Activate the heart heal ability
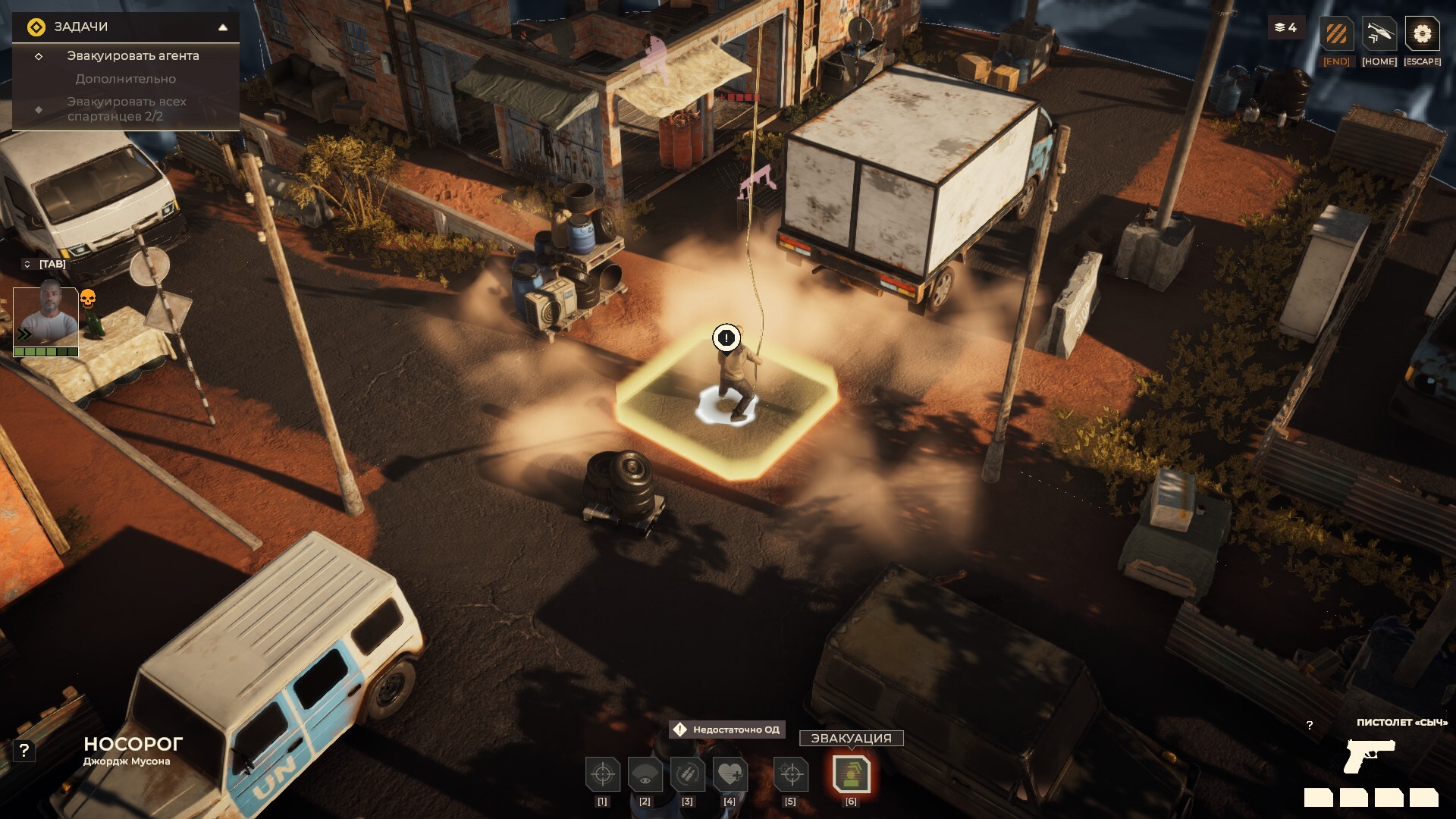Image resolution: width=1456 pixels, height=819 pixels. tap(730, 774)
